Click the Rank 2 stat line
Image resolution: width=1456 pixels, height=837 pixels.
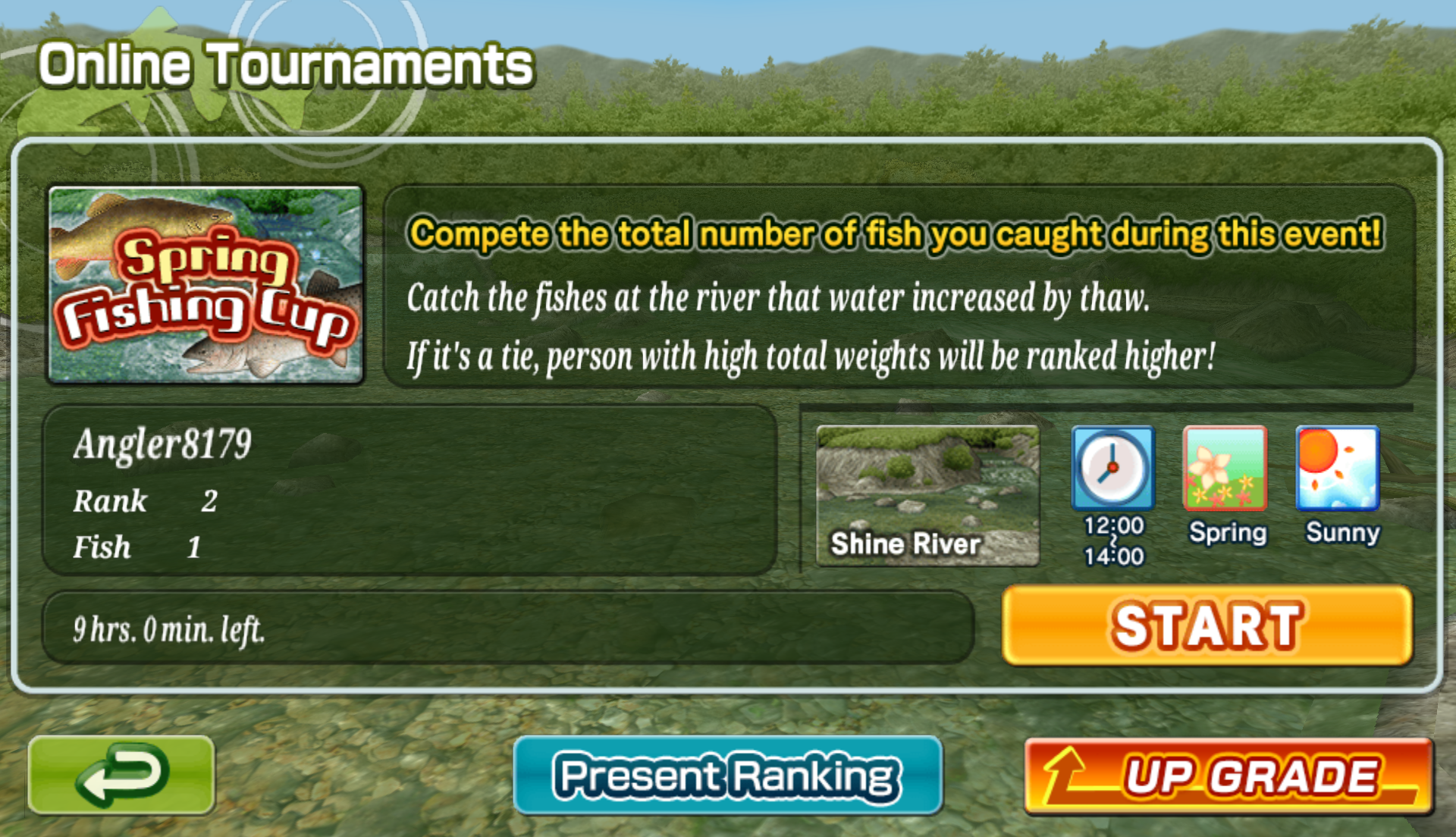click(144, 500)
